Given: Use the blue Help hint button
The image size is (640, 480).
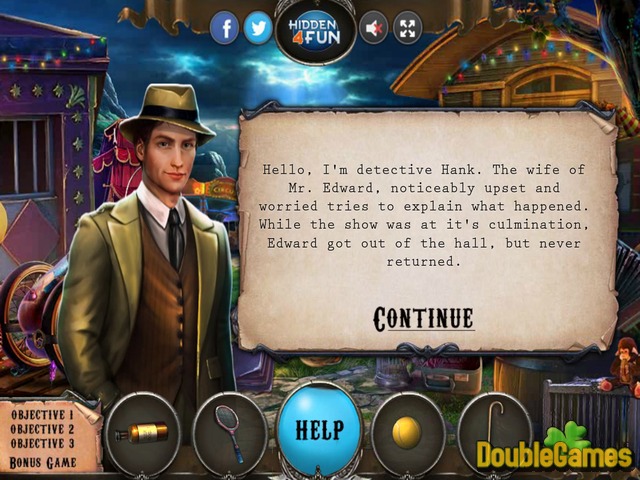Looking at the screenshot, I should click(x=319, y=430).
